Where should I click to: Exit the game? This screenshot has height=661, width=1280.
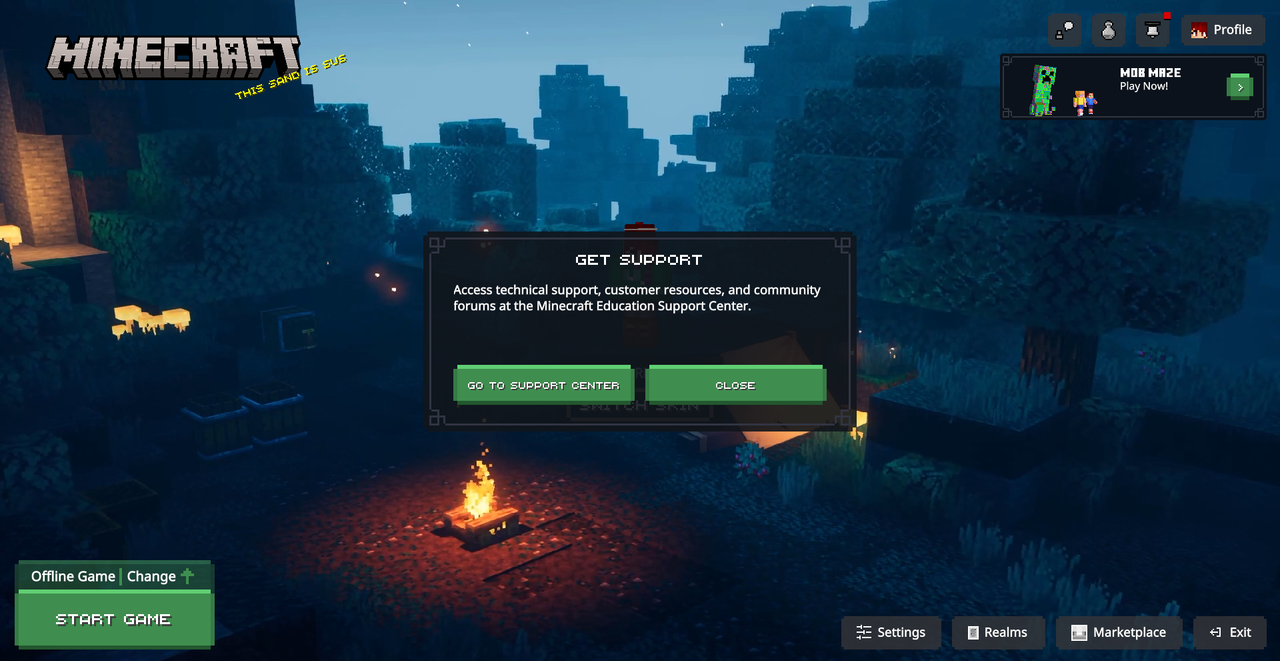coord(1230,632)
